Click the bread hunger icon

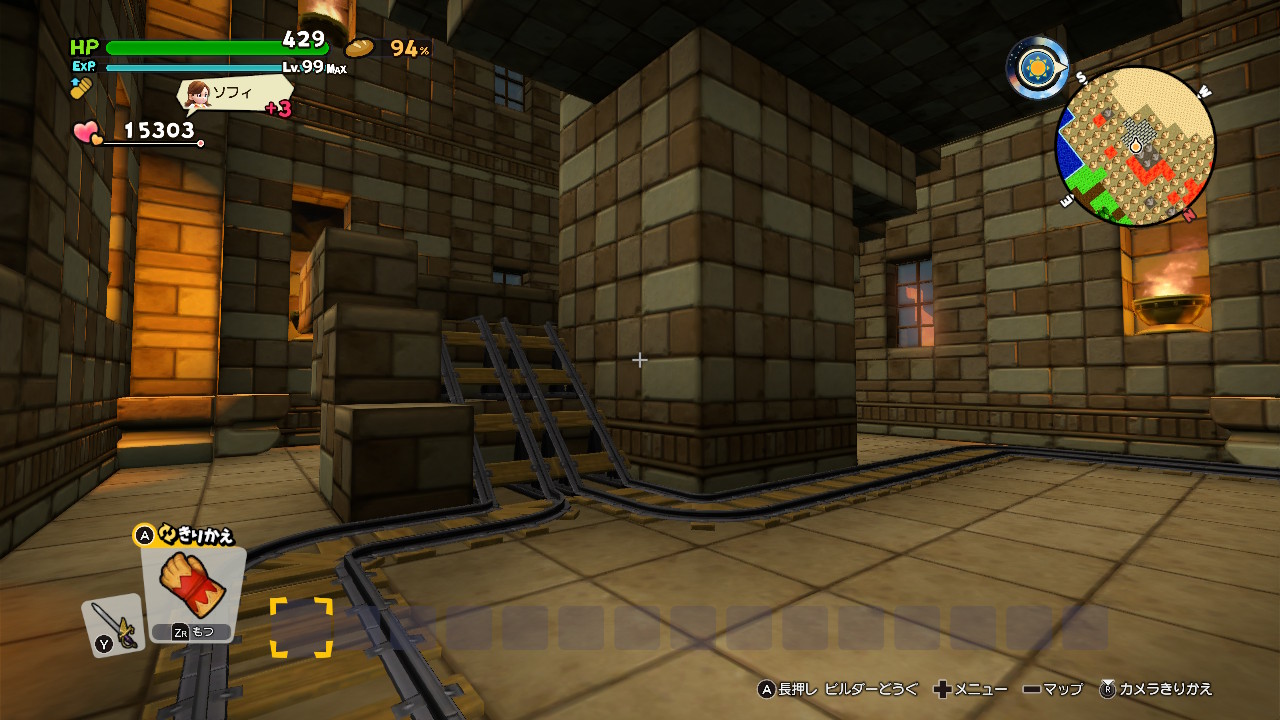[x=359, y=47]
